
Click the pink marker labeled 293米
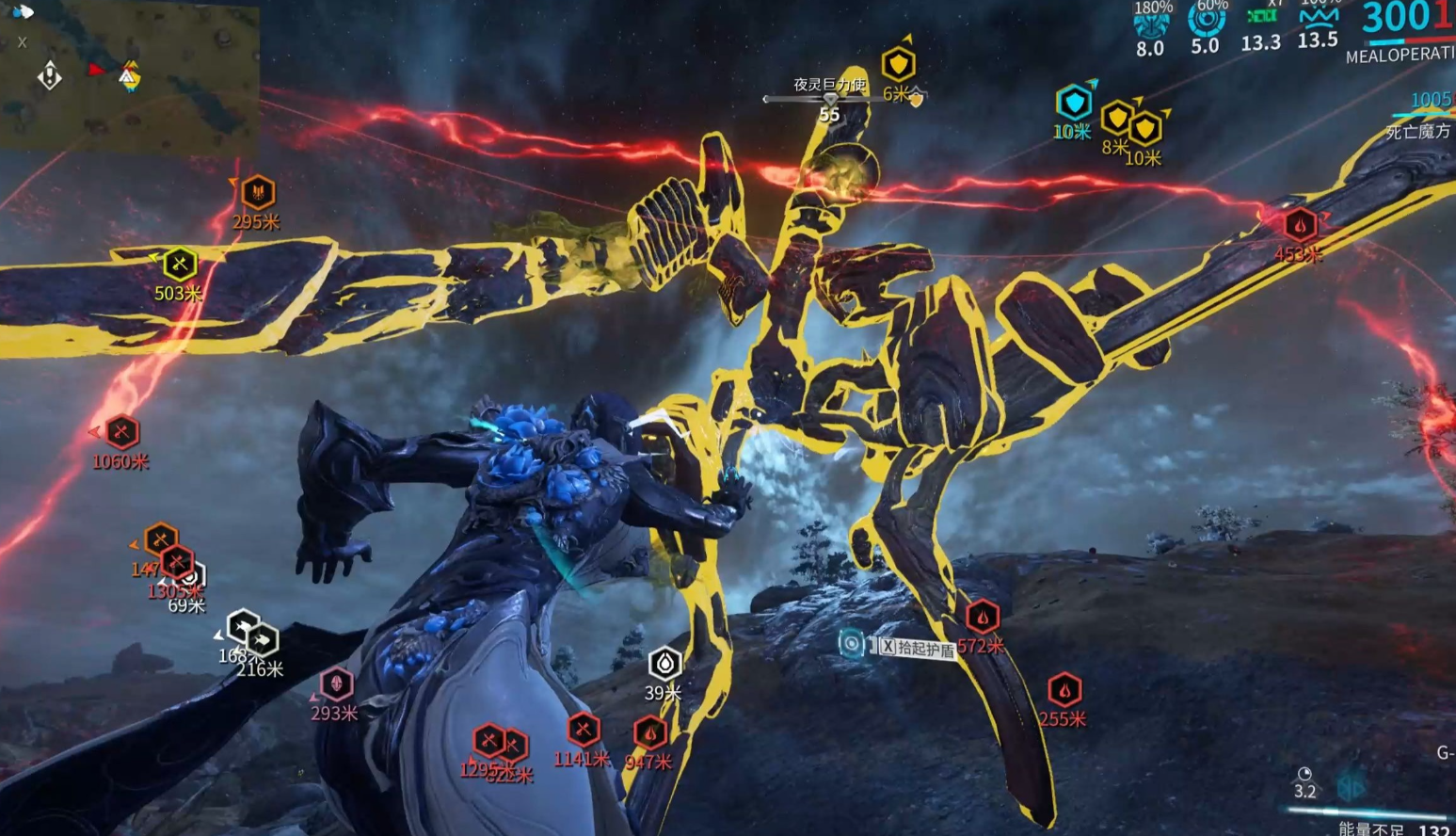click(x=336, y=683)
